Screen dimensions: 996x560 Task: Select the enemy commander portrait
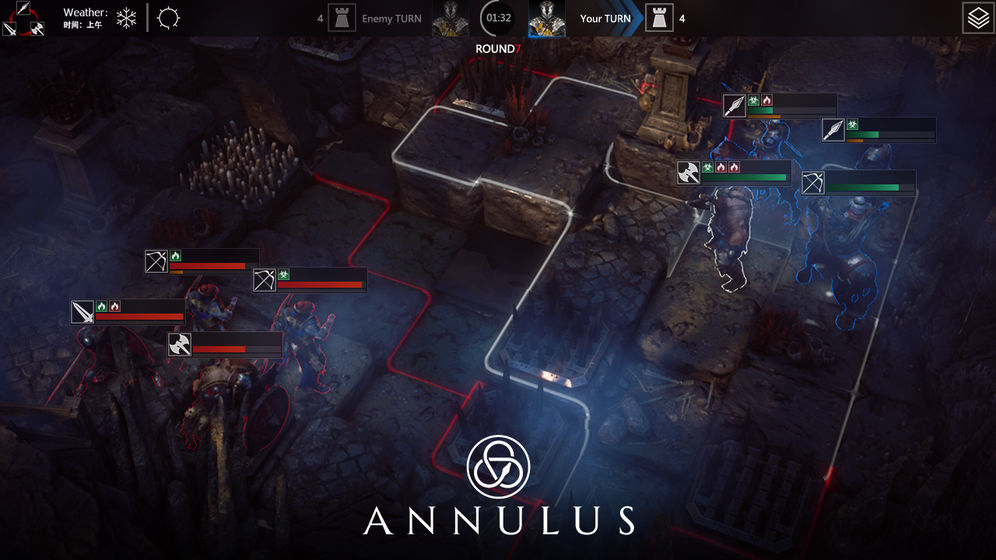click(450, 18)
